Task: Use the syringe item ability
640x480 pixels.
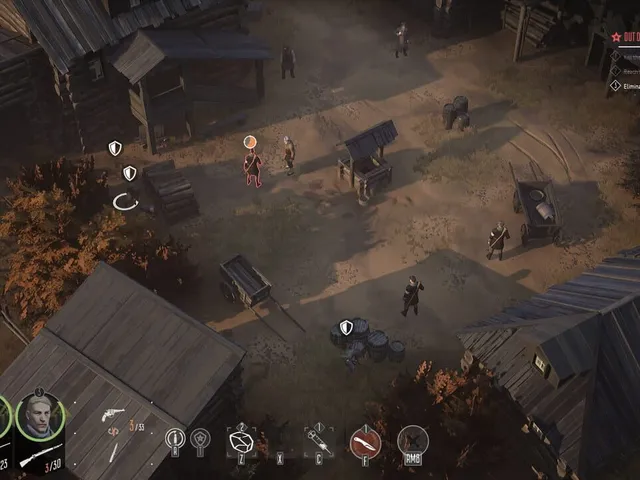Action: point(319,441)
